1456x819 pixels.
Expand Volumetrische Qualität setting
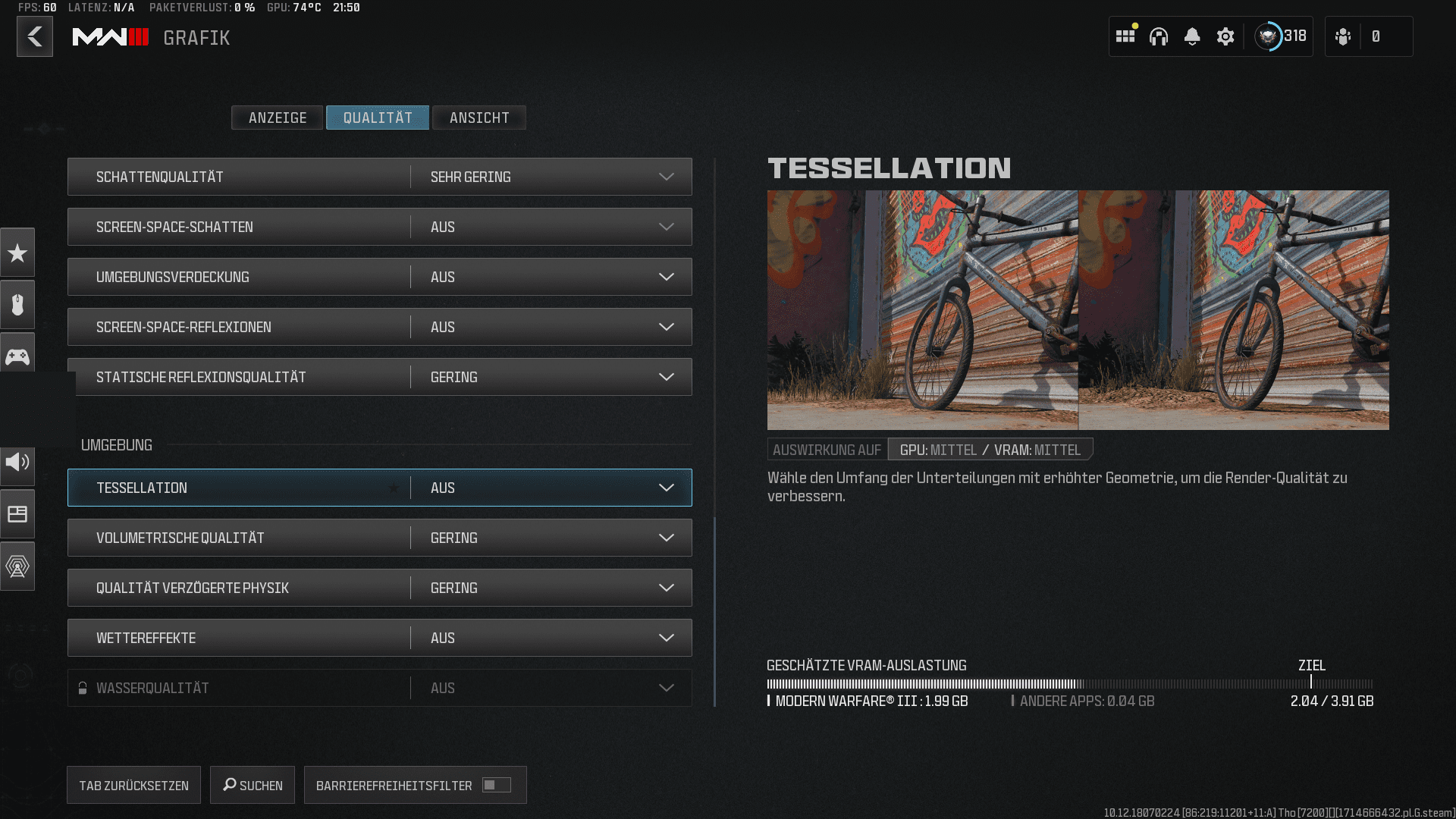click(x=551, y=538)
